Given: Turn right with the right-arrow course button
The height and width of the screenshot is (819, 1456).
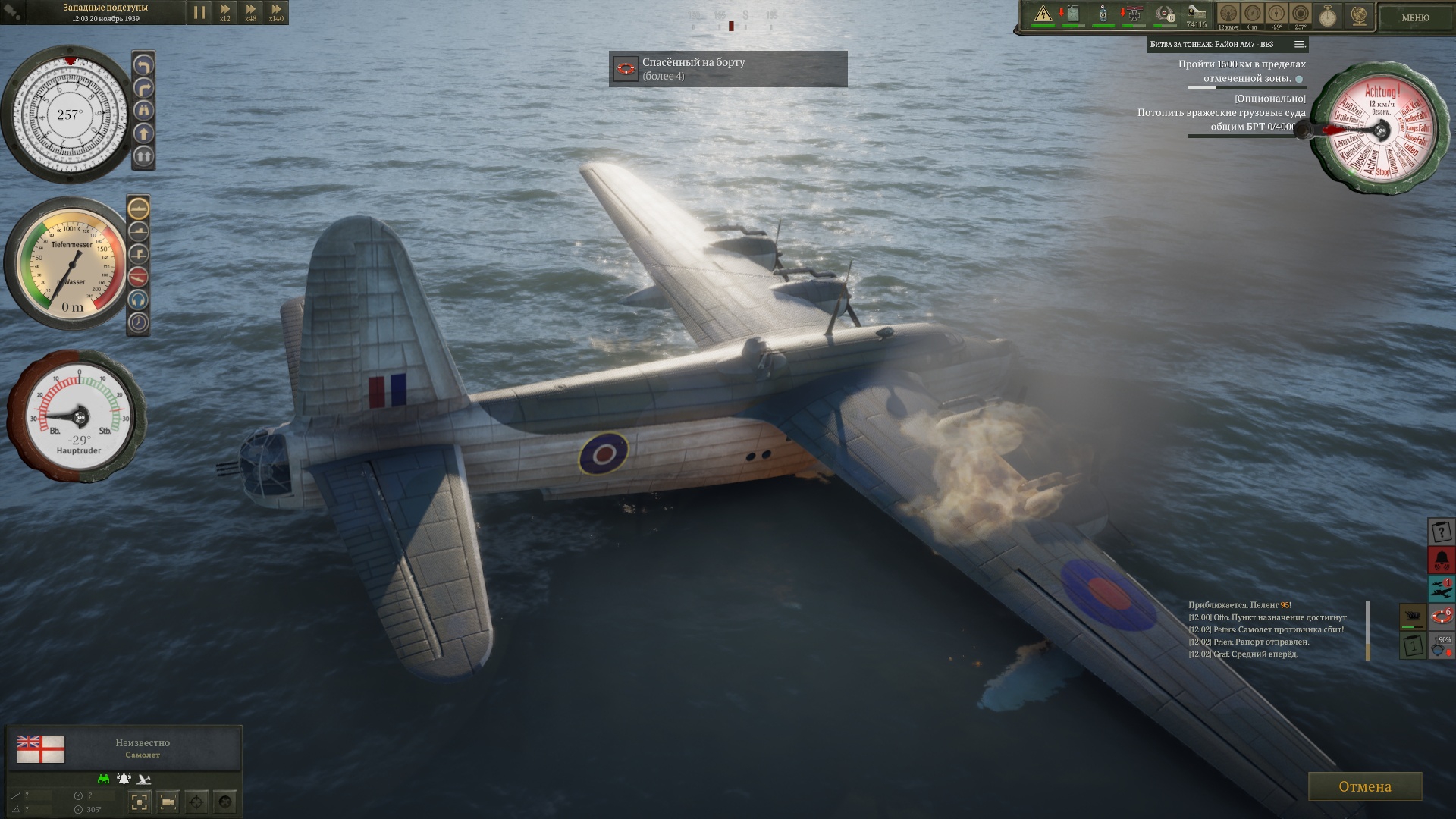Looking at the screenshot, I should [143, 89].
